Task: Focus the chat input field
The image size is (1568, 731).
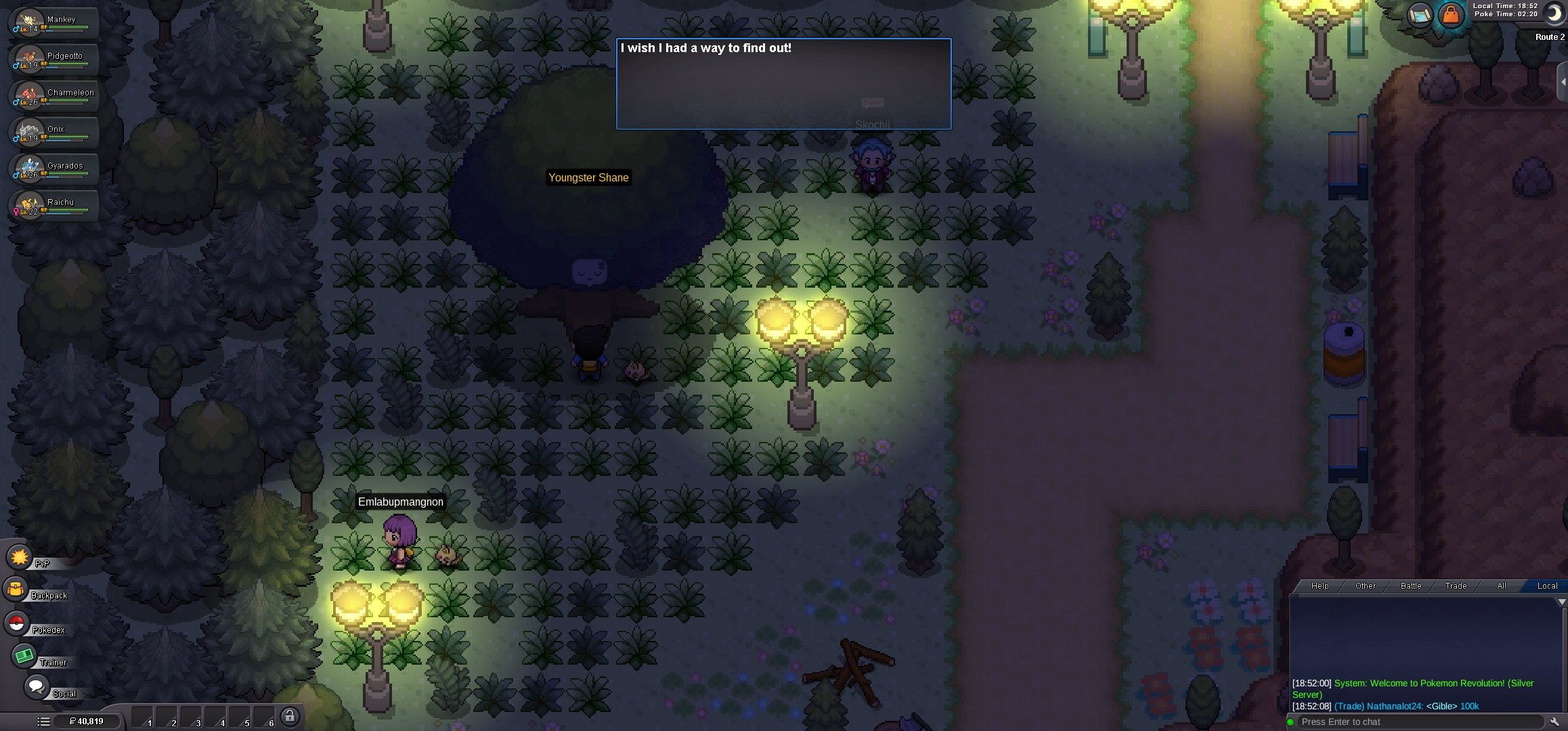Action: [x=1418, y=722]
